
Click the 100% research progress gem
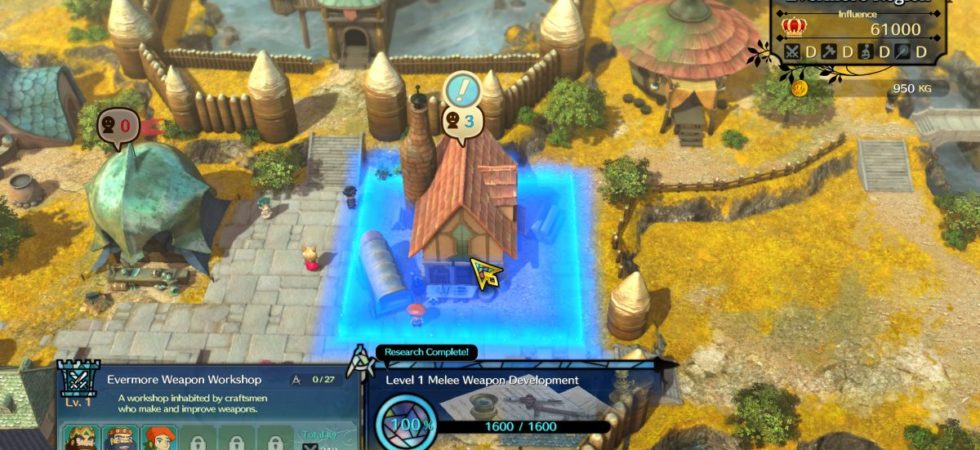pyautogui.click(x=403, y=425)
